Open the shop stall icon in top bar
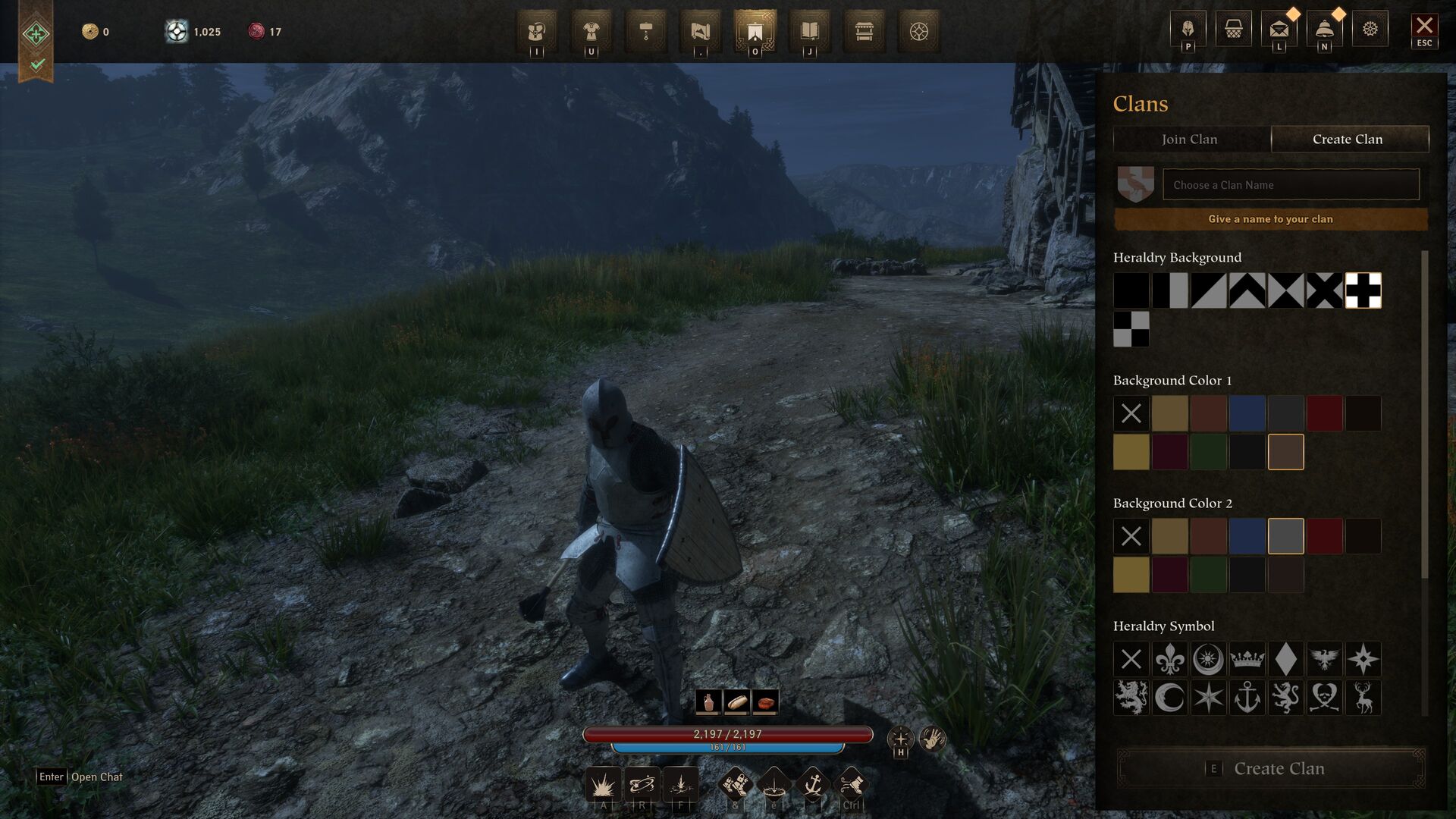This screenshot has height=819, width=1456. coord(864,31)
